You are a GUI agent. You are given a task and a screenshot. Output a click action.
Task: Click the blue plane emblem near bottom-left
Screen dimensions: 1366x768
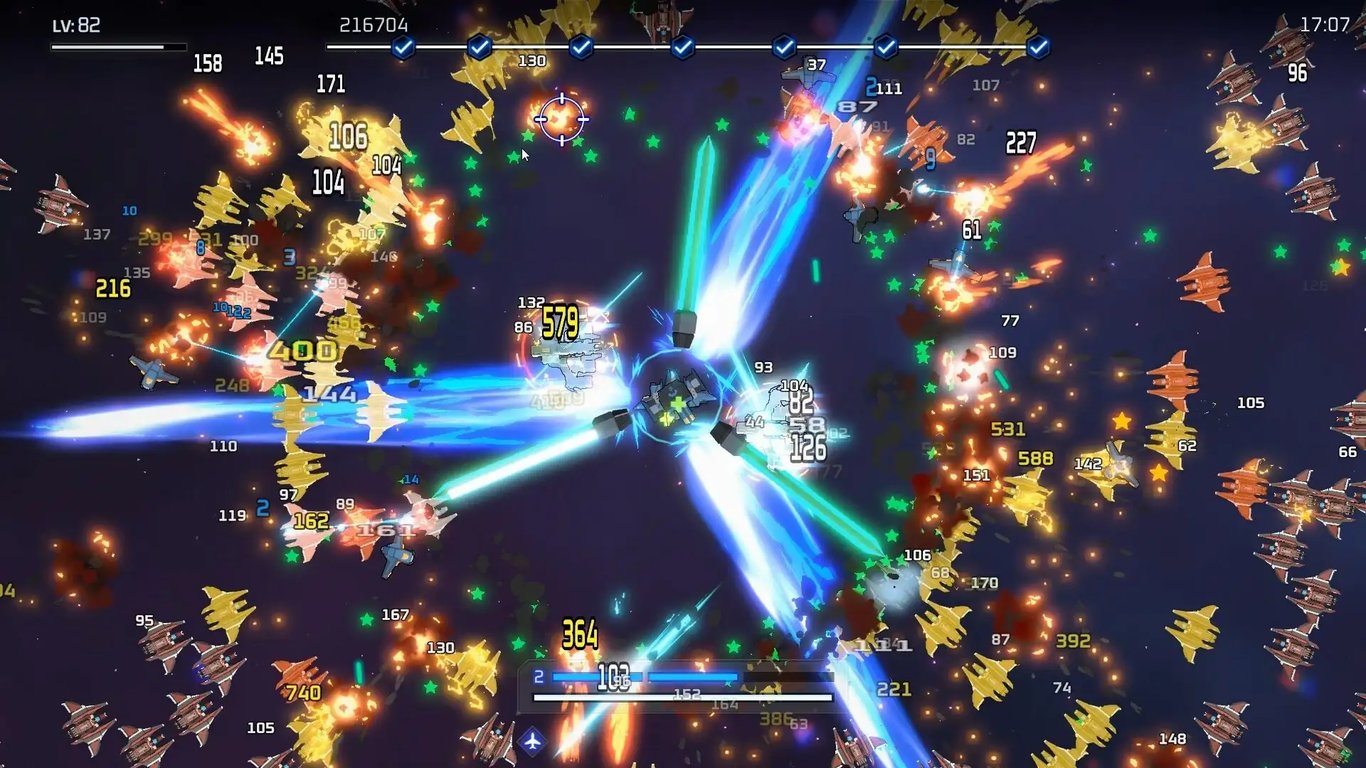click(x=535, y=744)
